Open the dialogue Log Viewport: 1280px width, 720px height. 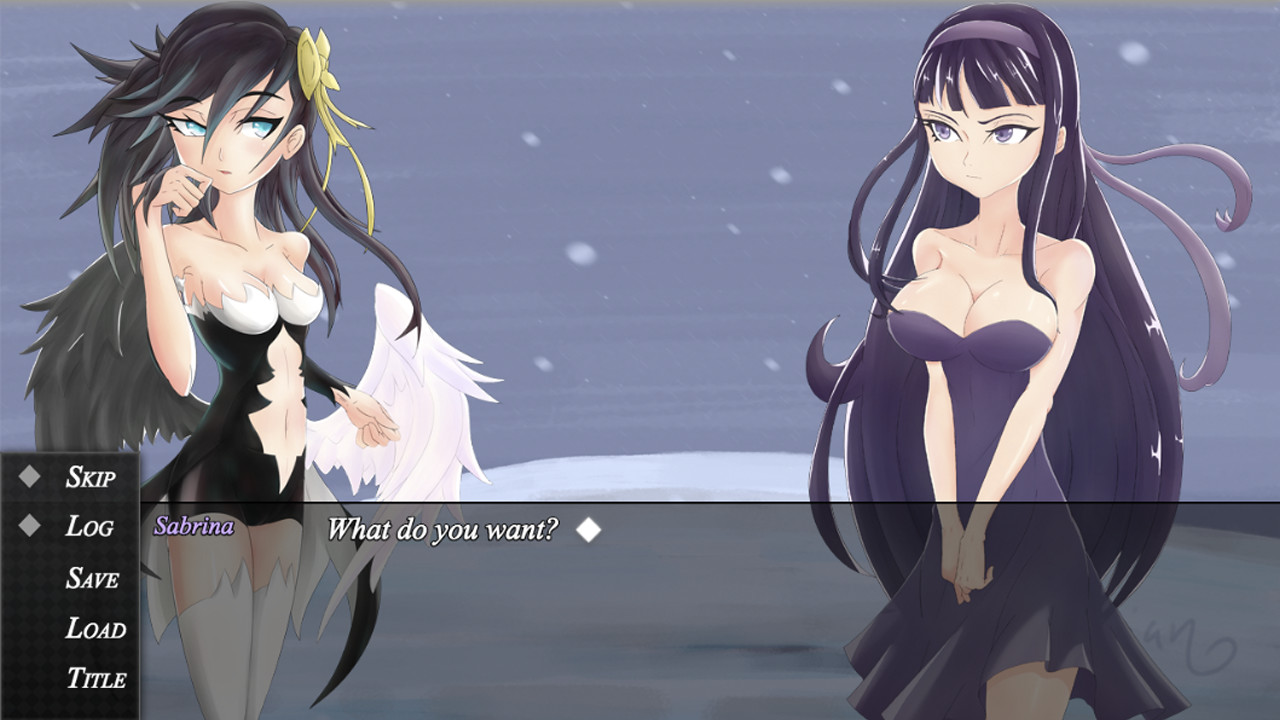[90, 528]
